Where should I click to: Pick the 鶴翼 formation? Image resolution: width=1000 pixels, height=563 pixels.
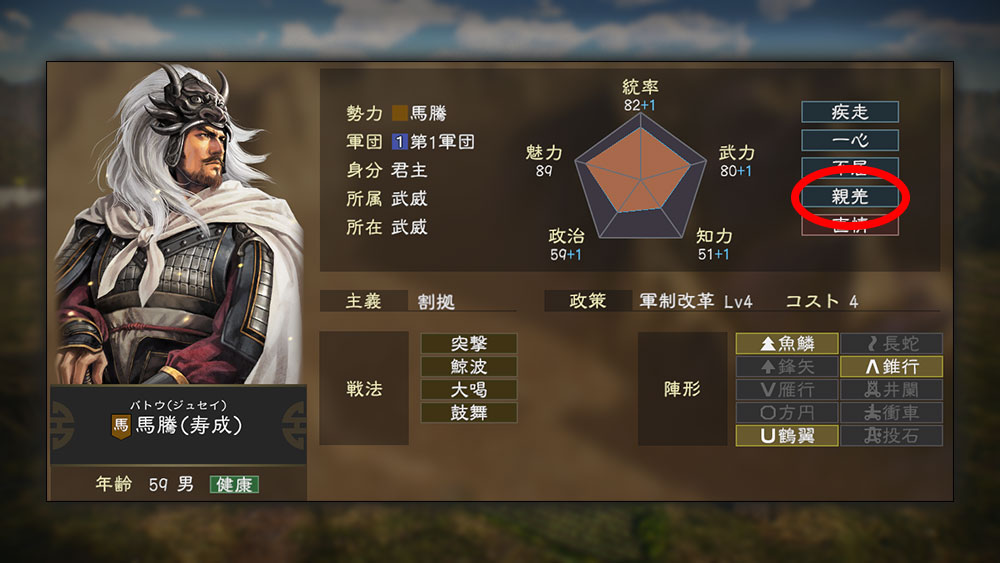pyautogui.click(x=786, y=436)
